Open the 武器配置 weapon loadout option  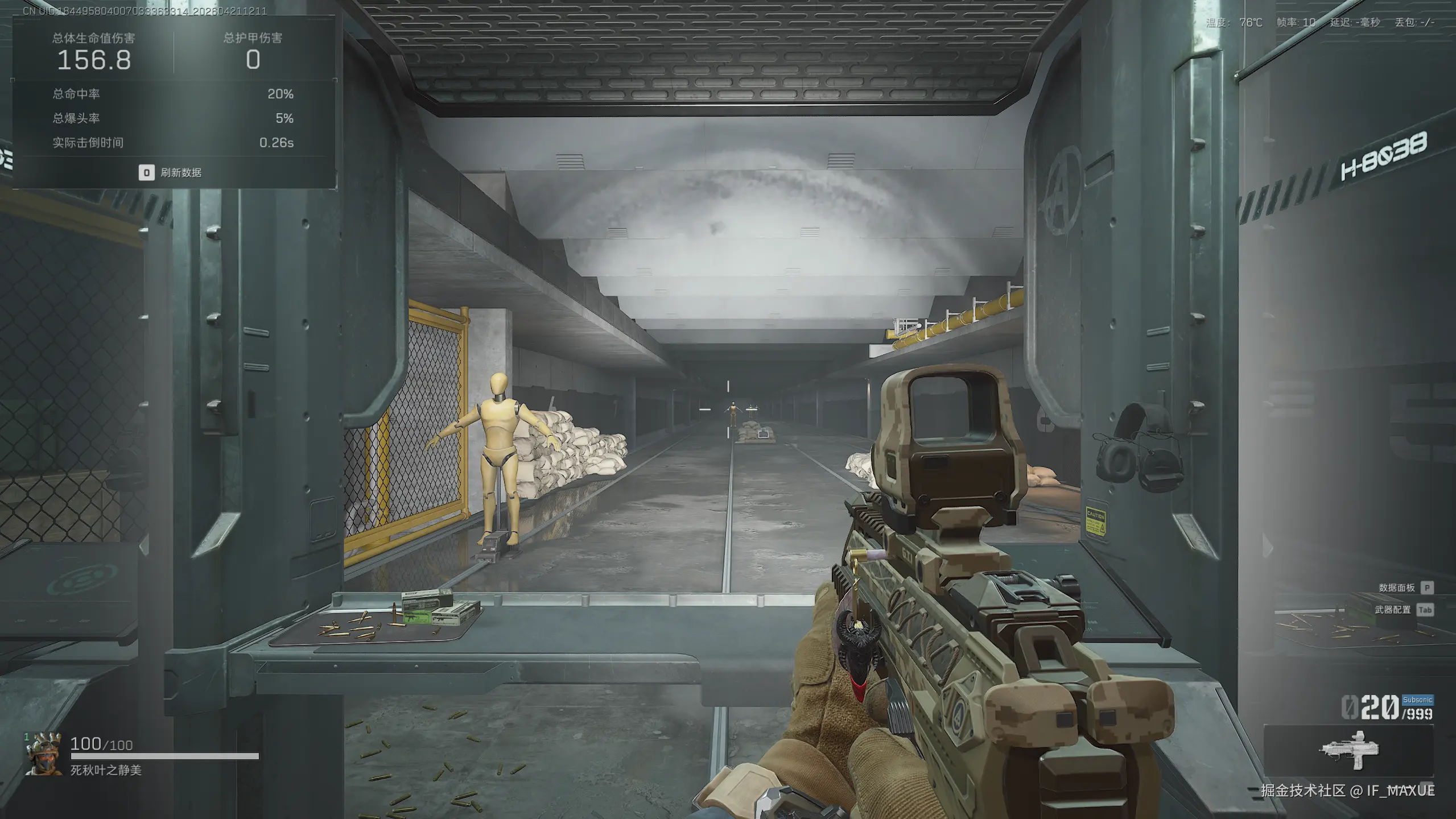coord(1393,610)
